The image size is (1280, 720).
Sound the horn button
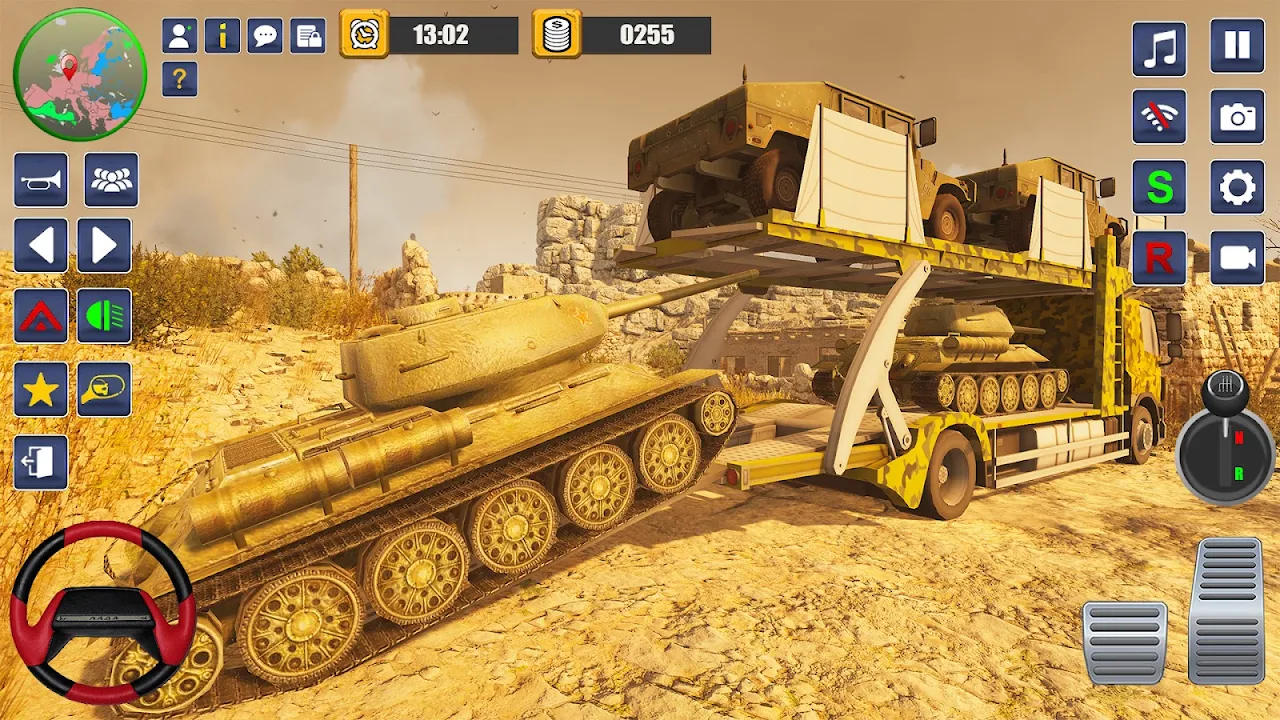click(x=41, y=180)
